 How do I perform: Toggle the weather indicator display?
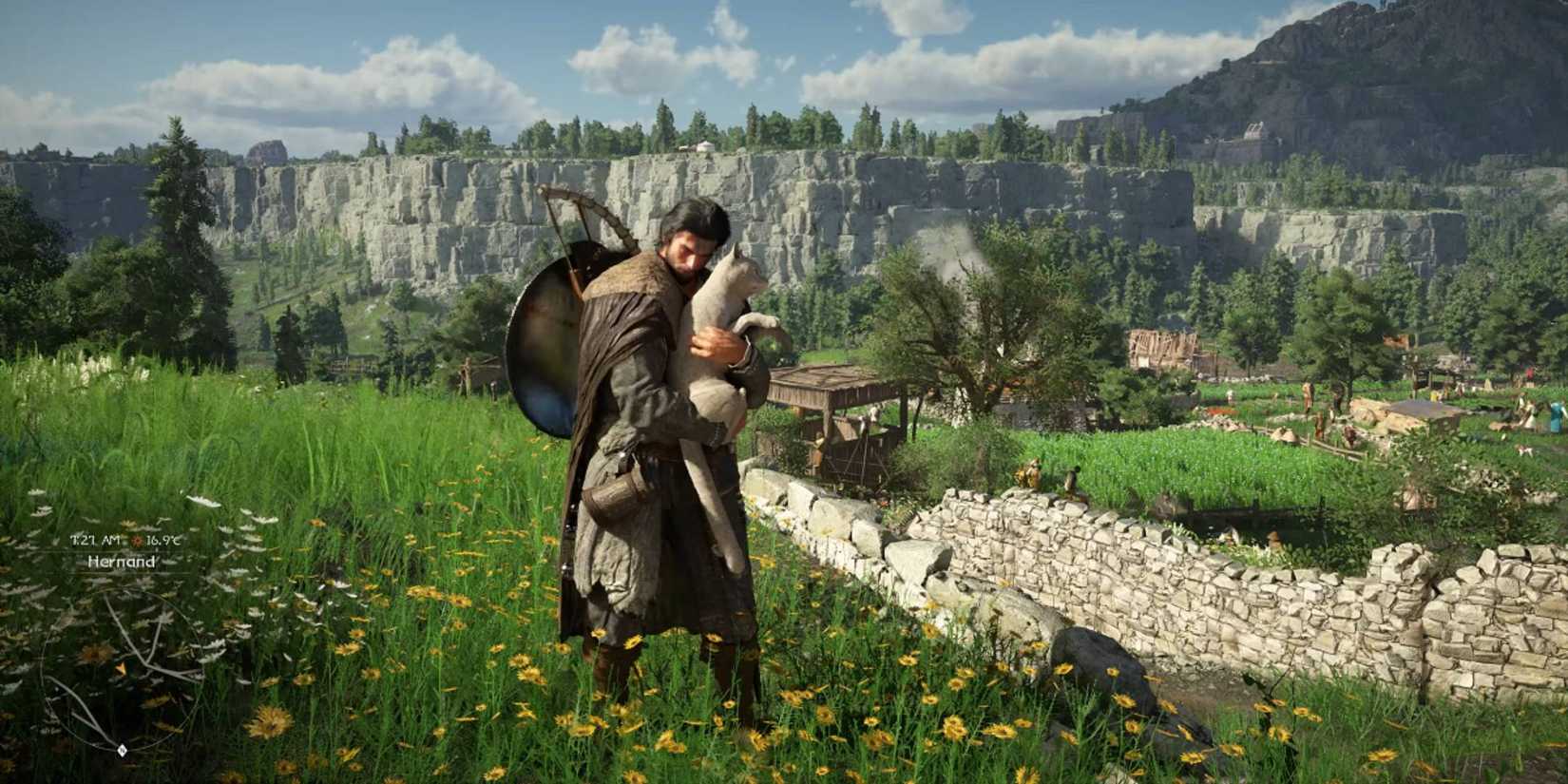(138, 541)
